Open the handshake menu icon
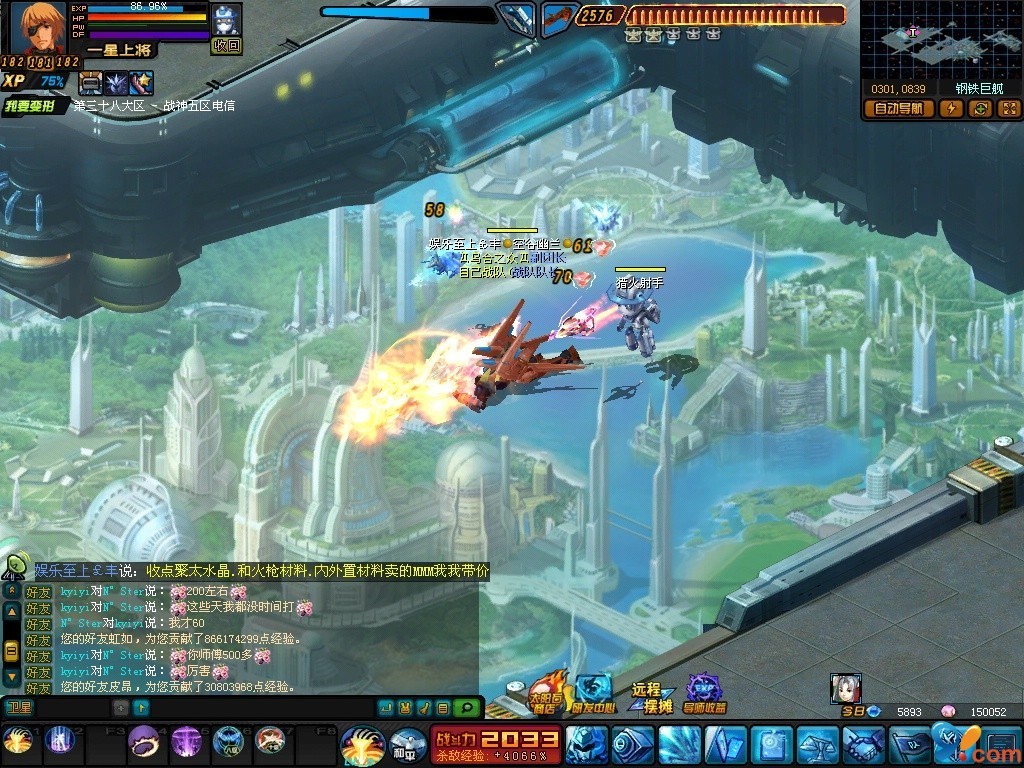The height and width of the screenshot is (768, 1024). [x=862, y=746]
